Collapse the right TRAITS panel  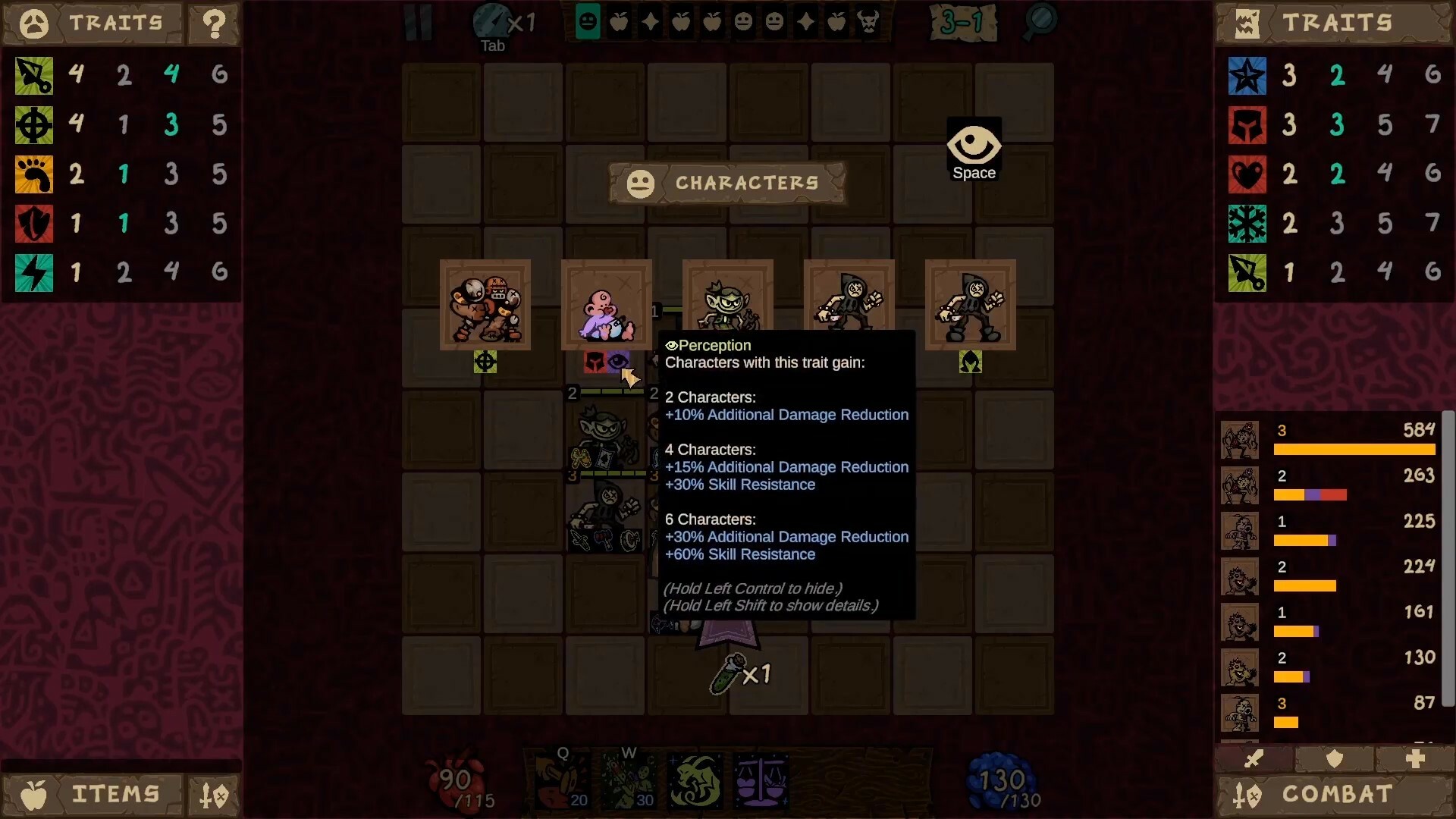pos(1248,23)
